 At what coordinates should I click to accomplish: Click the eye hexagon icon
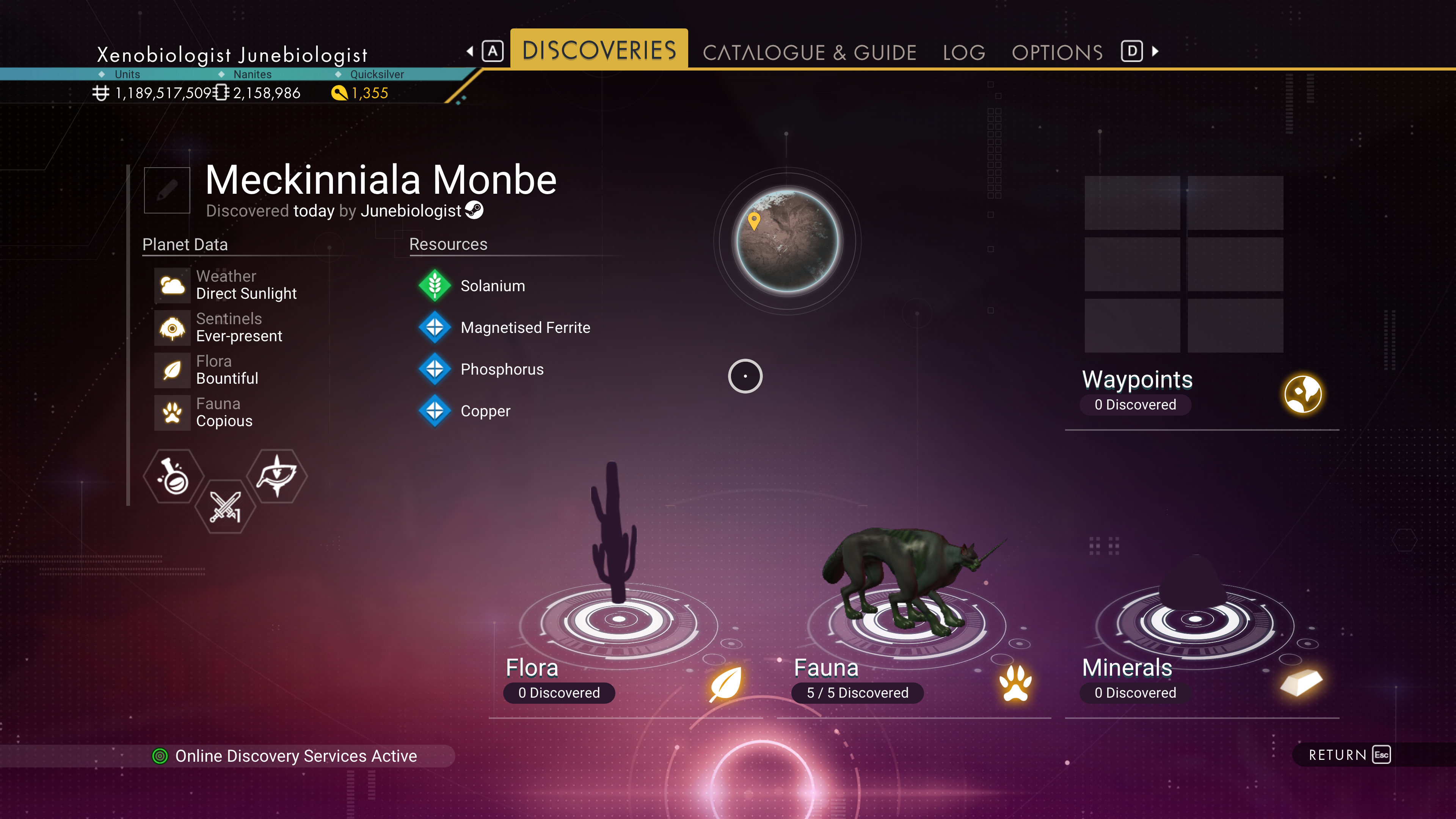277,477
